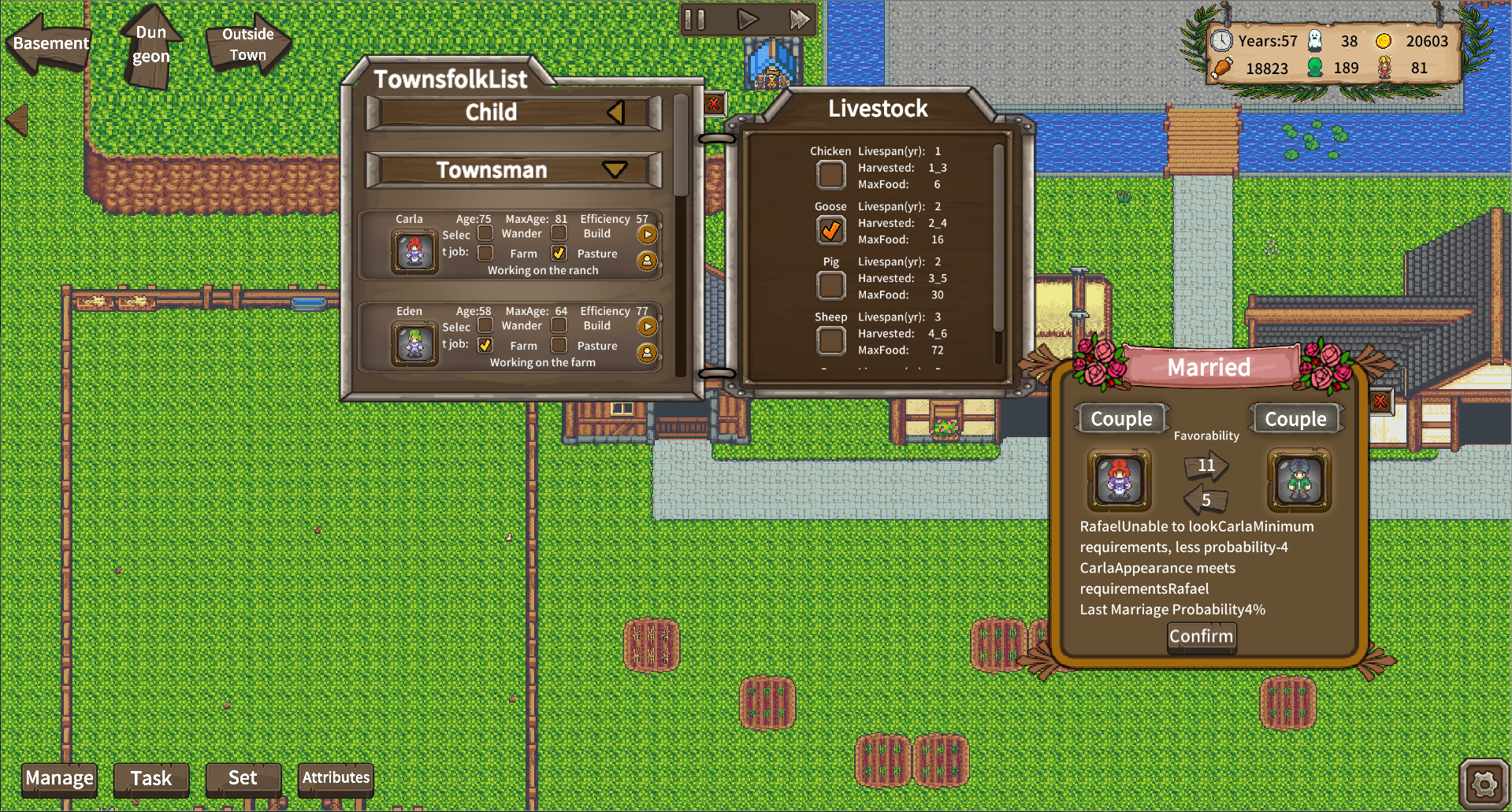Check the Sheep livestock box

click(830, 340)
